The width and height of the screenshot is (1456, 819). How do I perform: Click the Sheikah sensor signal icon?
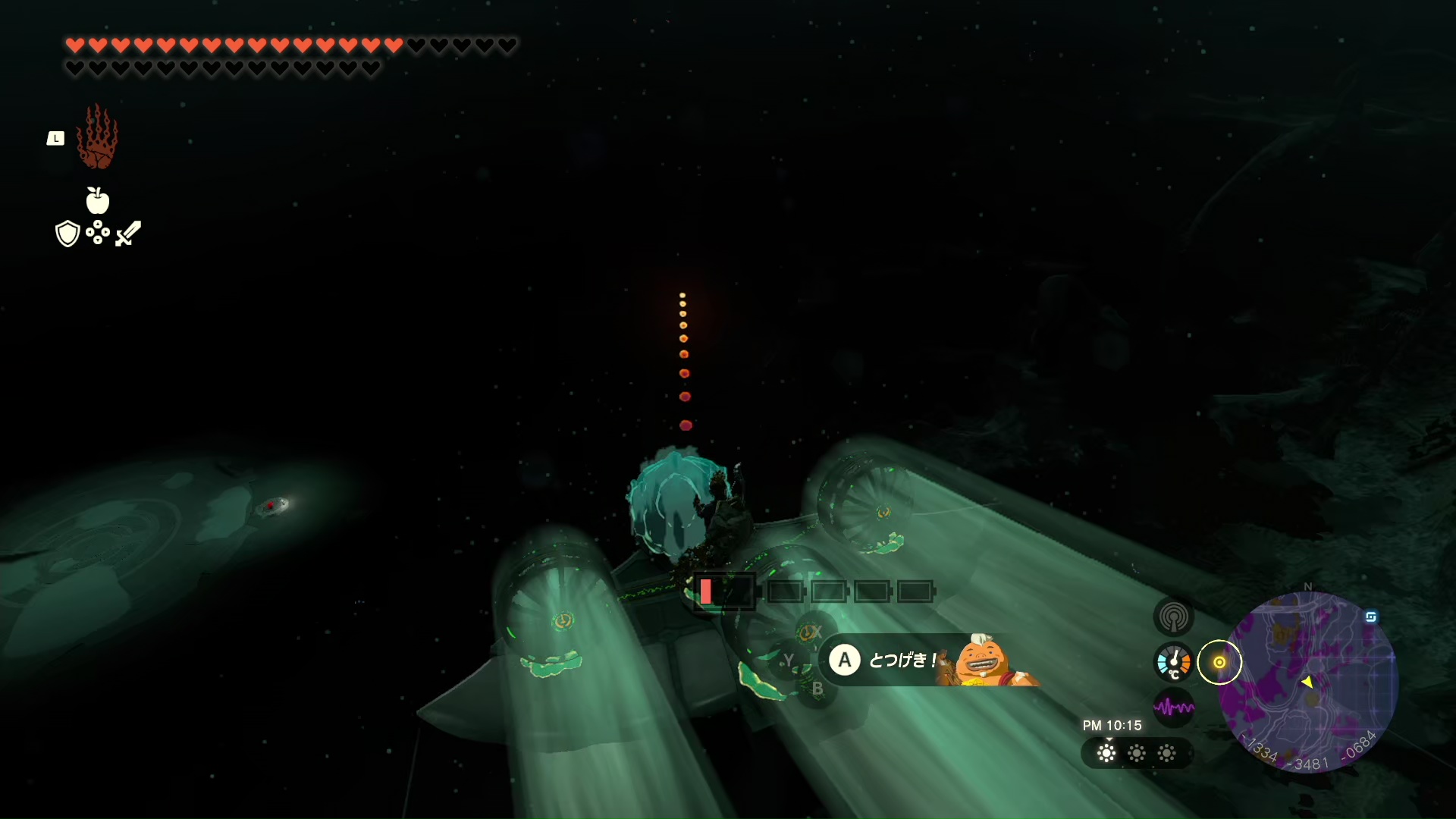[1173, 617]
